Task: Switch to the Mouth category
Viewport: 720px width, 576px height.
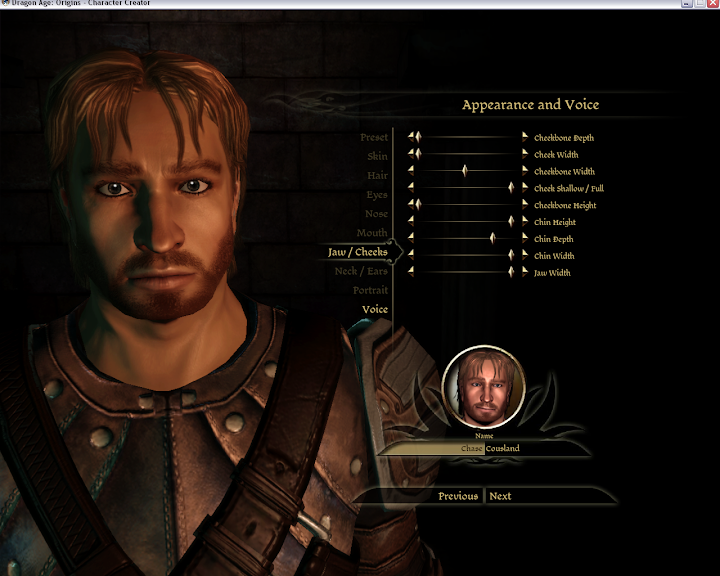Action: click(372, 233)
